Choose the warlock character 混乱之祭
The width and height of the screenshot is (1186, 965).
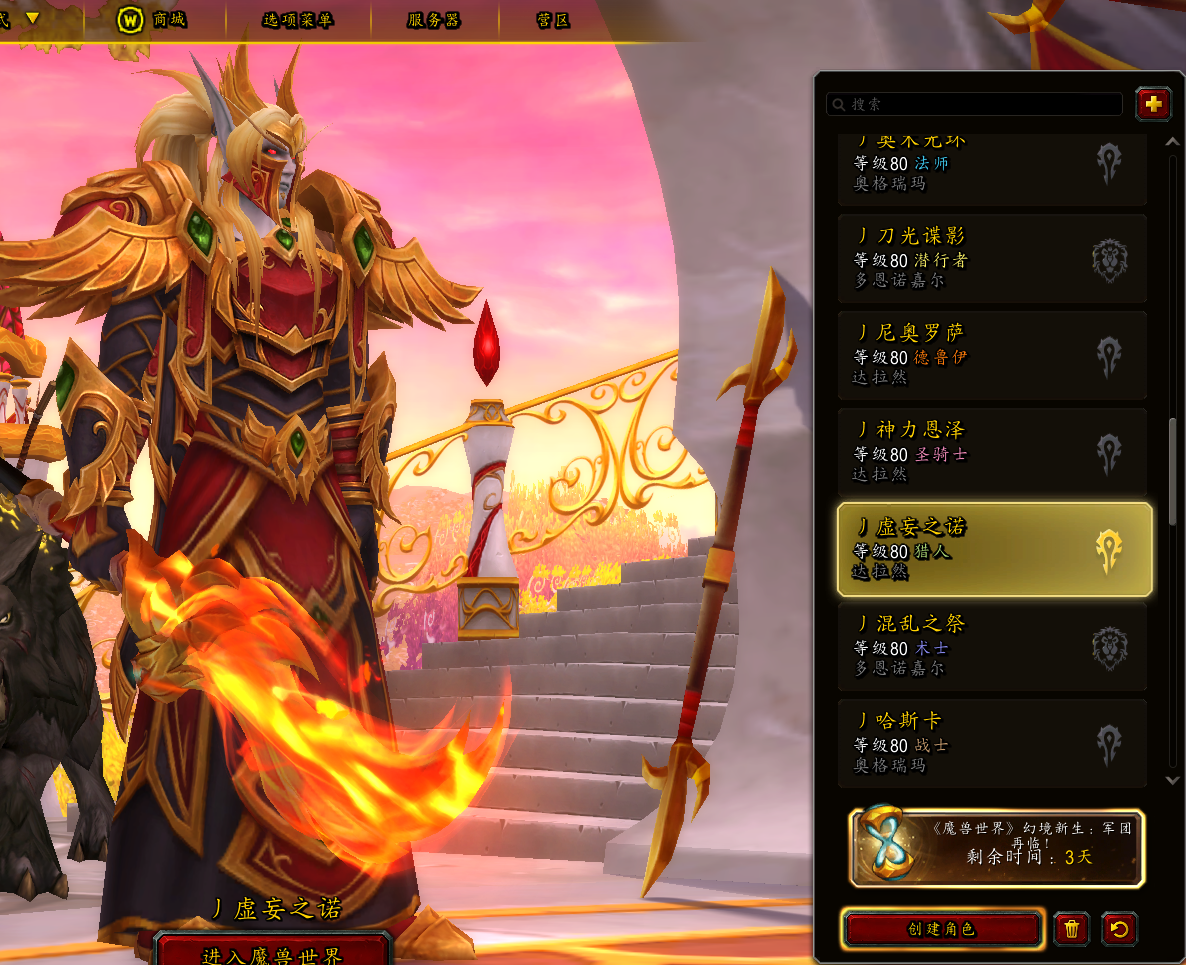(992, 646)
